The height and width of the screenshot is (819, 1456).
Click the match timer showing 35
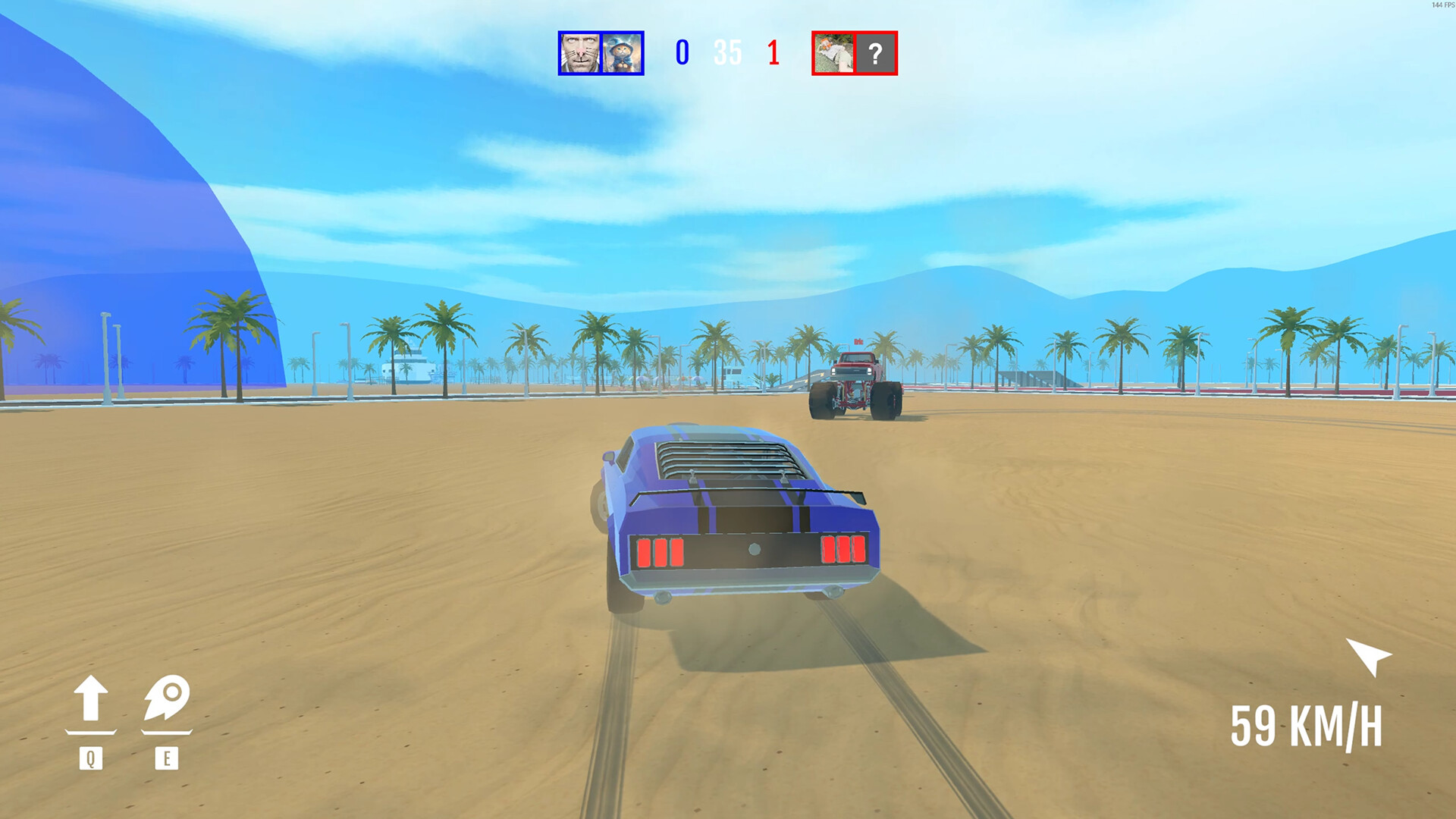tap(726, 53)
